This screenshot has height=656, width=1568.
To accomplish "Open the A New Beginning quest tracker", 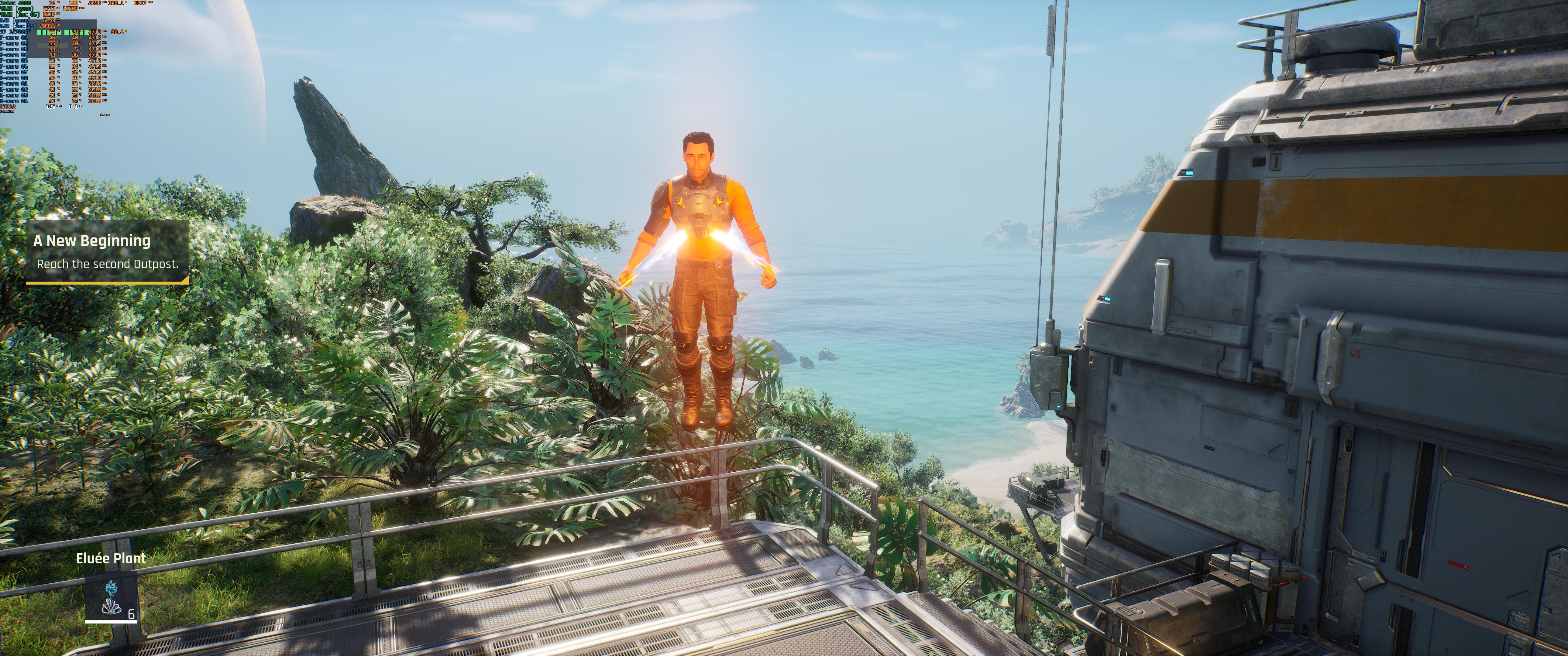I will point(107,251).
